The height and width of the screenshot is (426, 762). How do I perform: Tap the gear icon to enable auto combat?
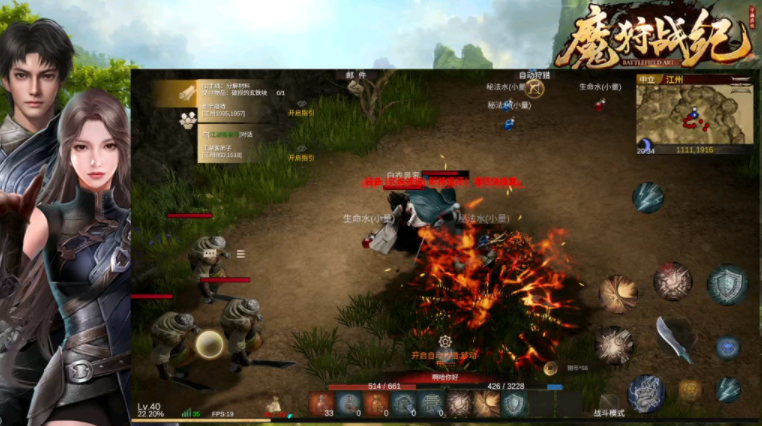coord(444,341)
